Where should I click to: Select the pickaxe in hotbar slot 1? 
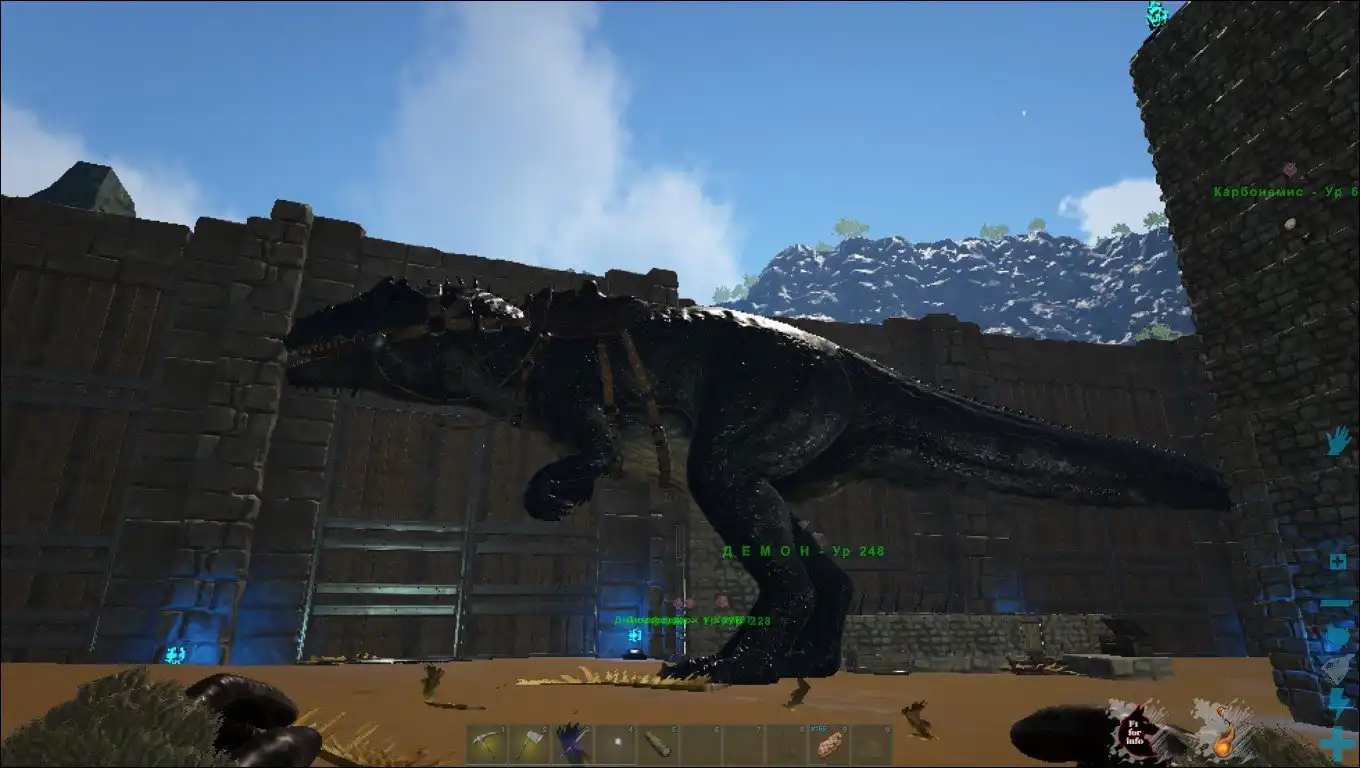486,746
